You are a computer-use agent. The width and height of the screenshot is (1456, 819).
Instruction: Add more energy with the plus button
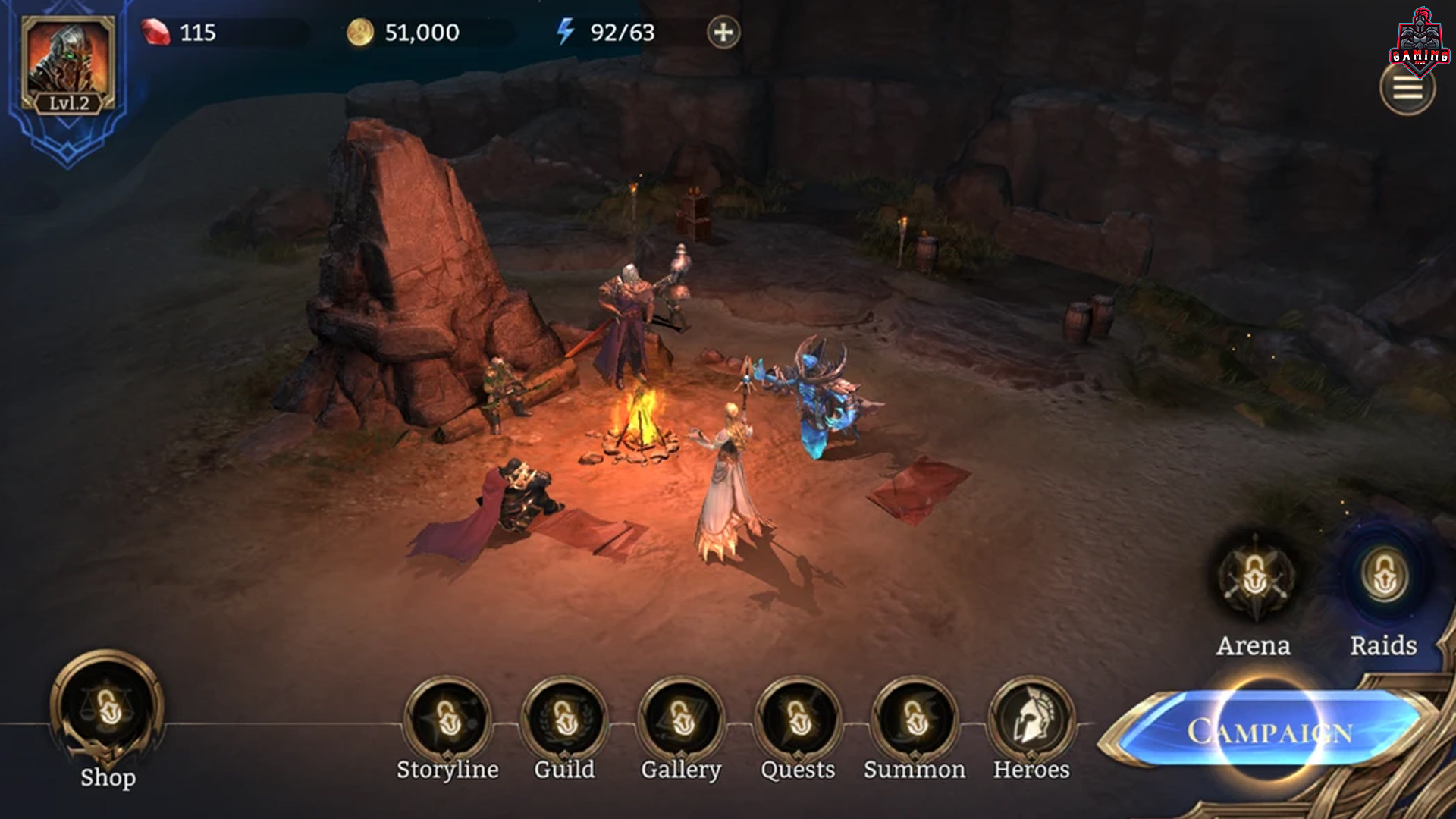point(723,33)
